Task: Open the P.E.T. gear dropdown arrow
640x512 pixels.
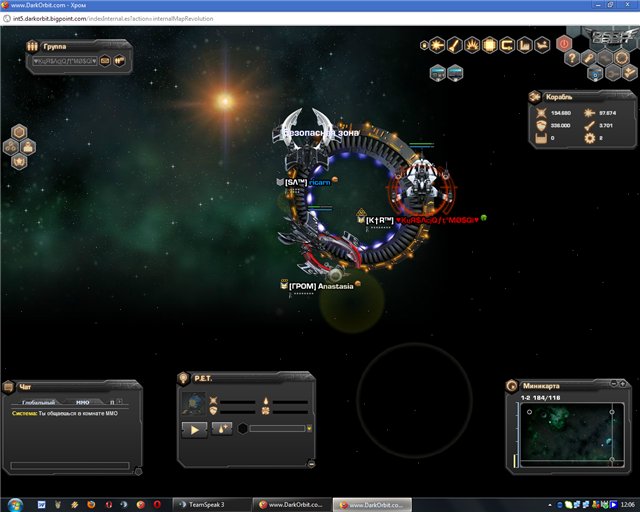Action: (x=310, y=428)
